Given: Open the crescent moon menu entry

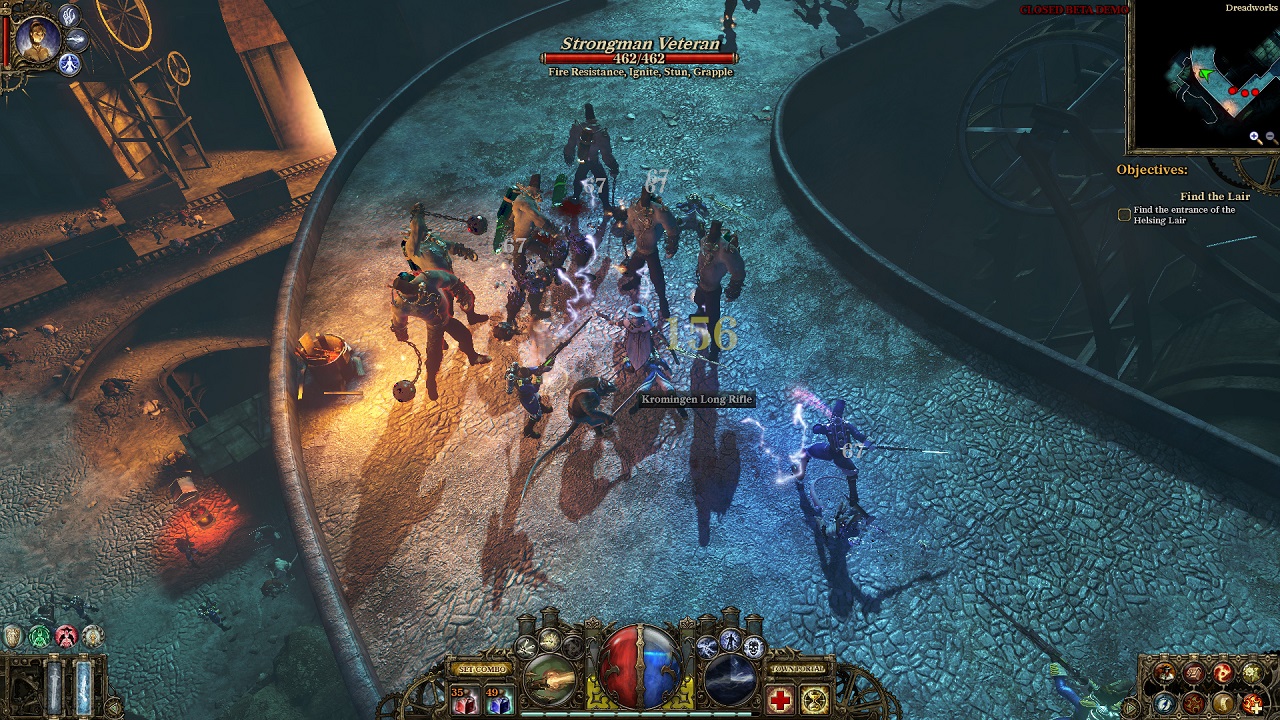Looking at the screenshot, I should pos(1222,704).
